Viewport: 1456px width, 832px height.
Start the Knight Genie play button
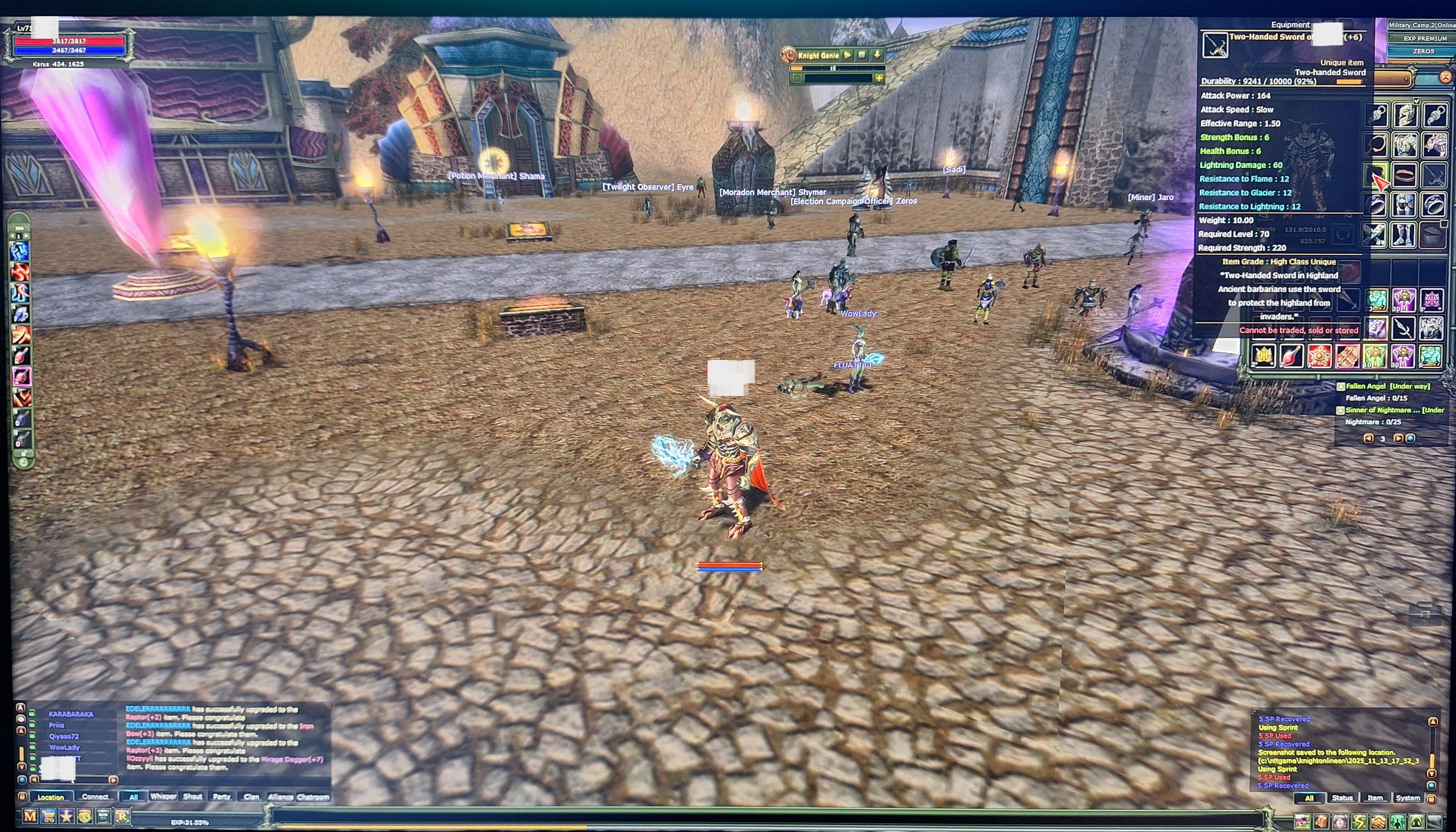coord(848,55)
